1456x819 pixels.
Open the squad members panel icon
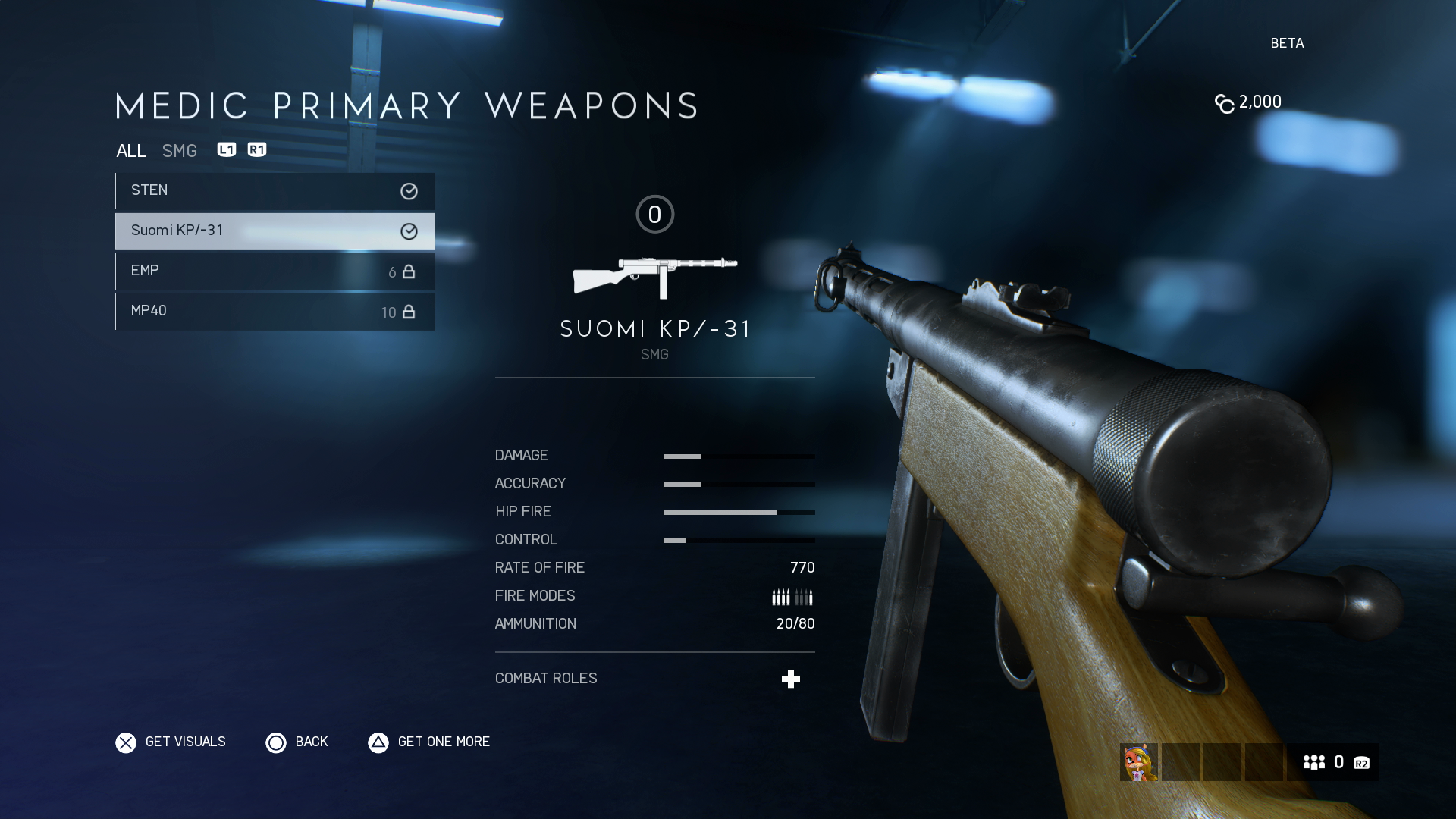(x=1314, y=762)
